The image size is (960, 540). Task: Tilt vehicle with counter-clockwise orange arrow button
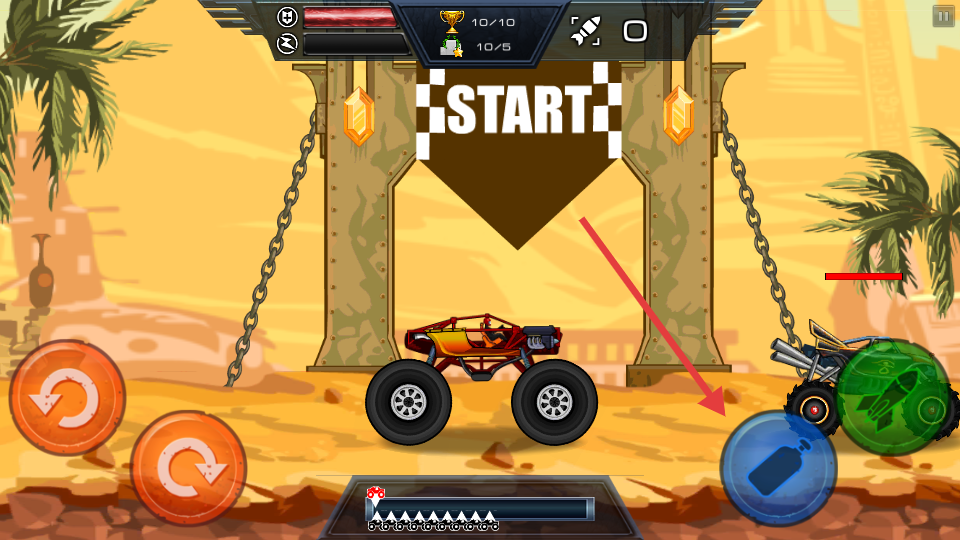pos(67,398)
